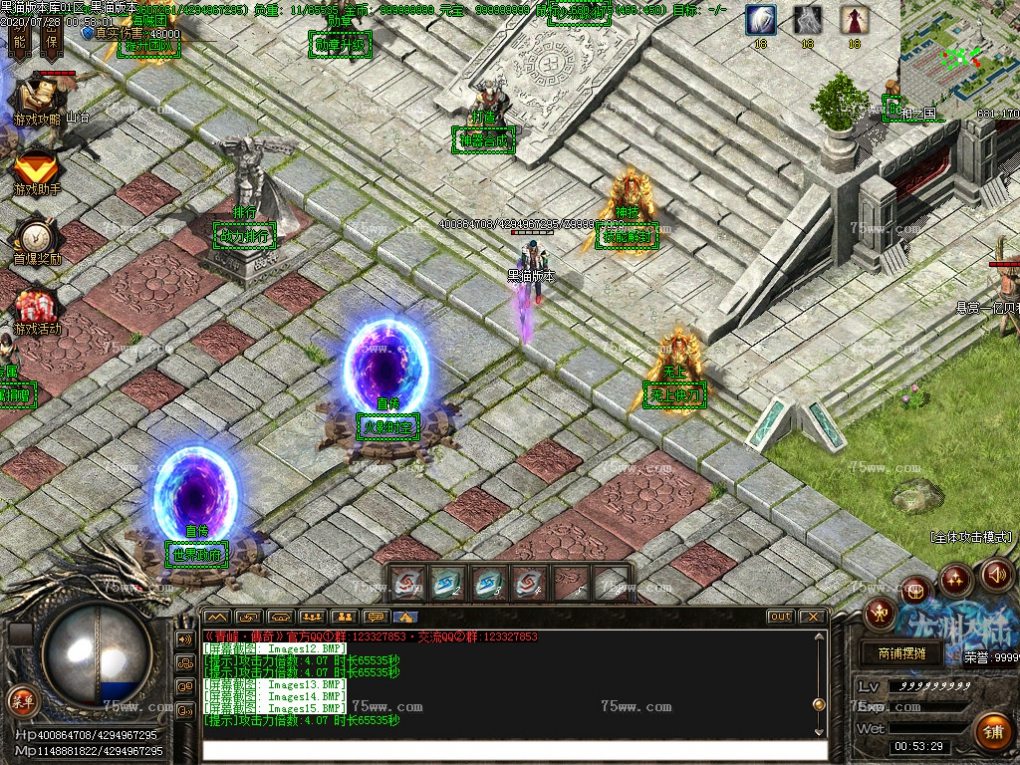The height and width of the screenshot is (765, 1020).
Task: Open the round 铺 shop button
Action: coord(992,733)
